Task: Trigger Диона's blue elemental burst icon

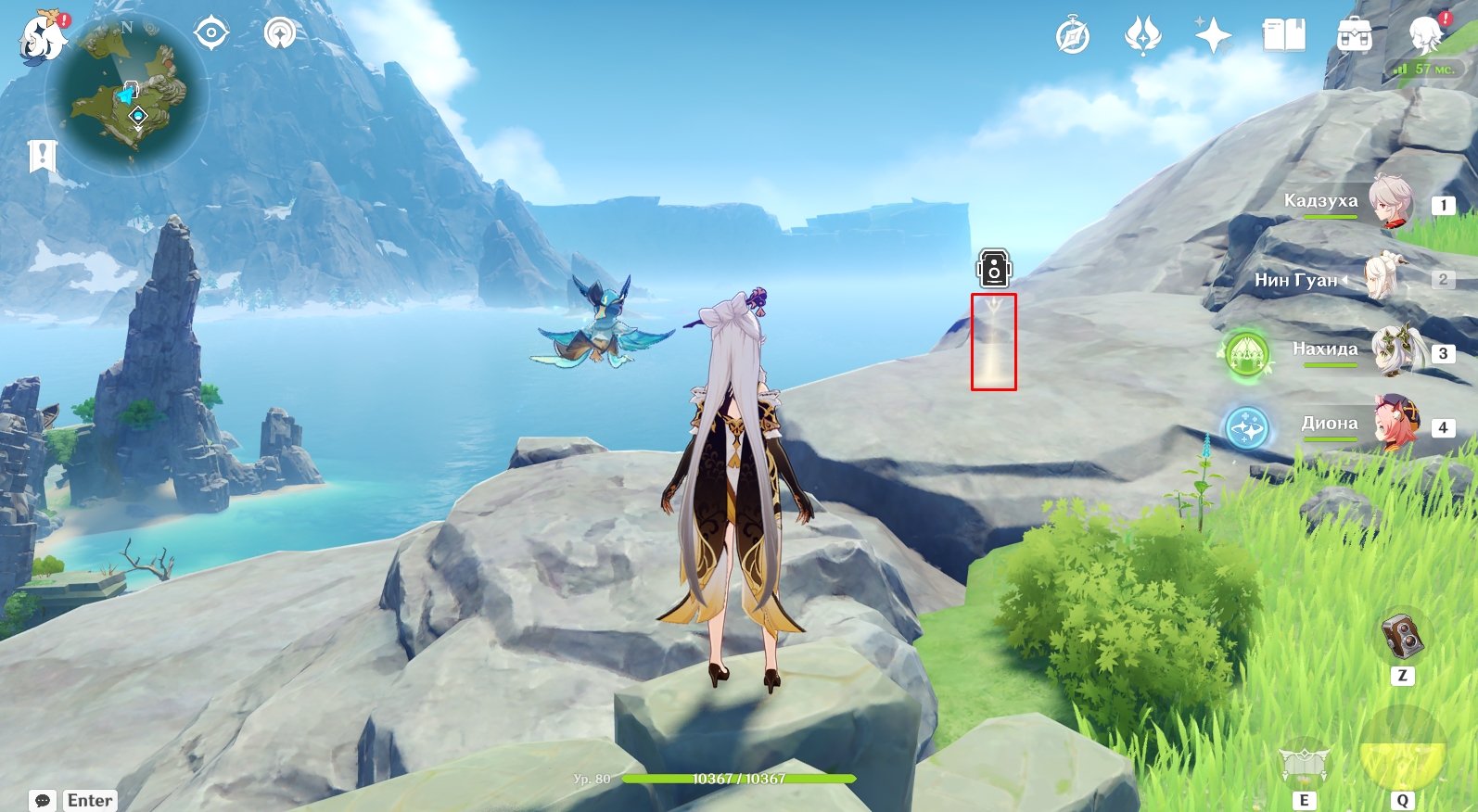Action: point(1246,428)
